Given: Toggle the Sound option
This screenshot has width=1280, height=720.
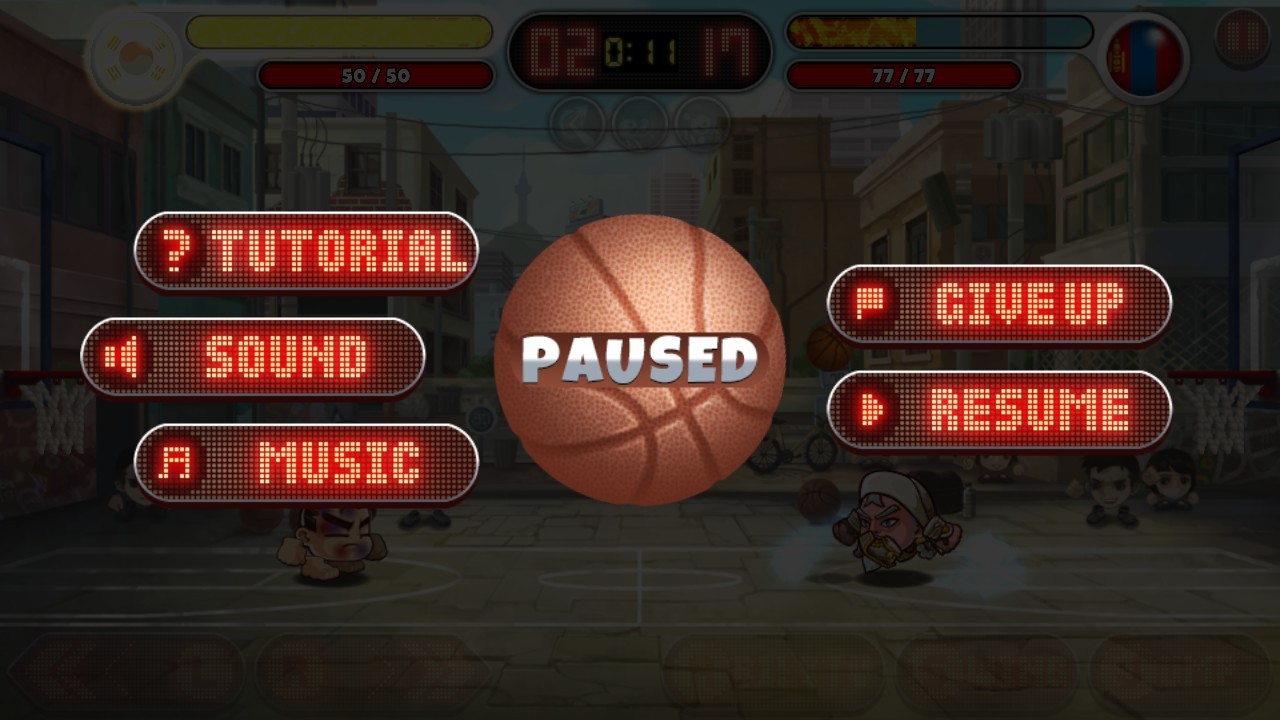Looking at the screenshot, I should (253, 357).
